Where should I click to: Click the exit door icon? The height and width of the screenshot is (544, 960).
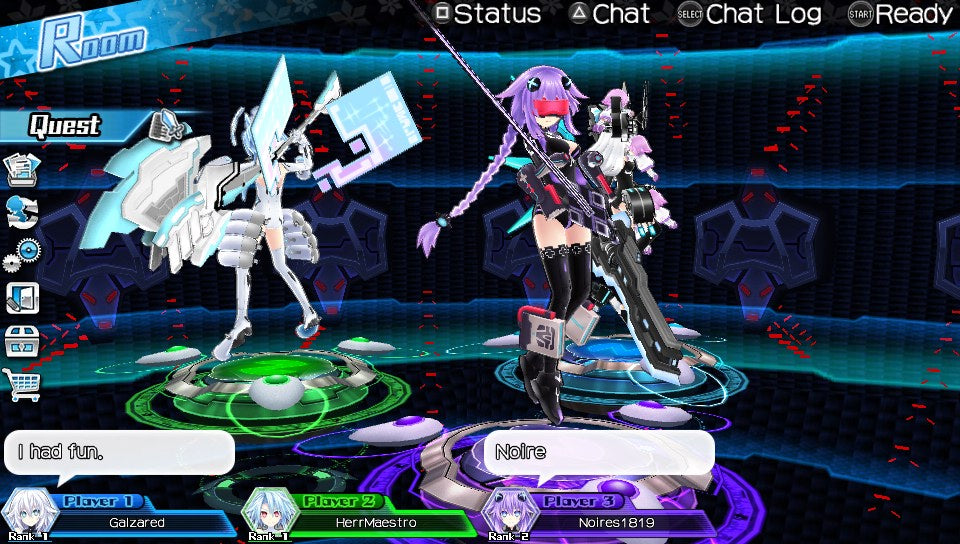click(x=22, y=298)
